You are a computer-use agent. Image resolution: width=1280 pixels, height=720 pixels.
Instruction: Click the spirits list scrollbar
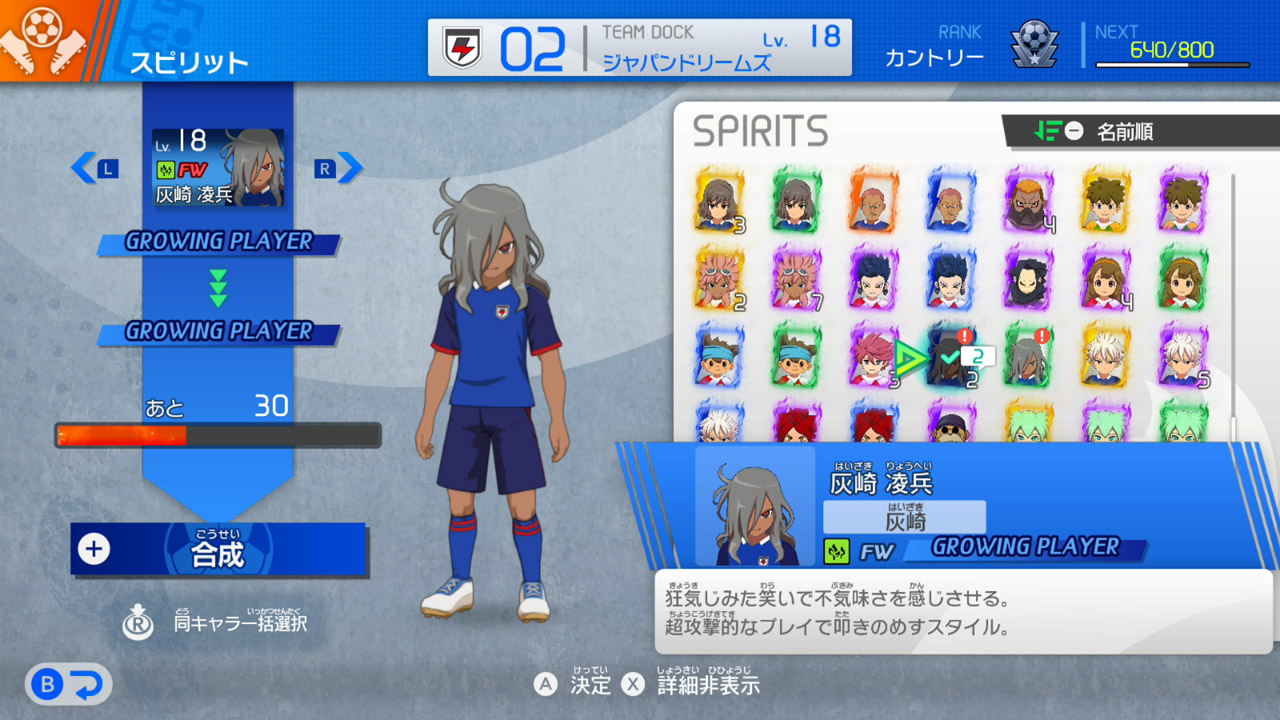1233,300
